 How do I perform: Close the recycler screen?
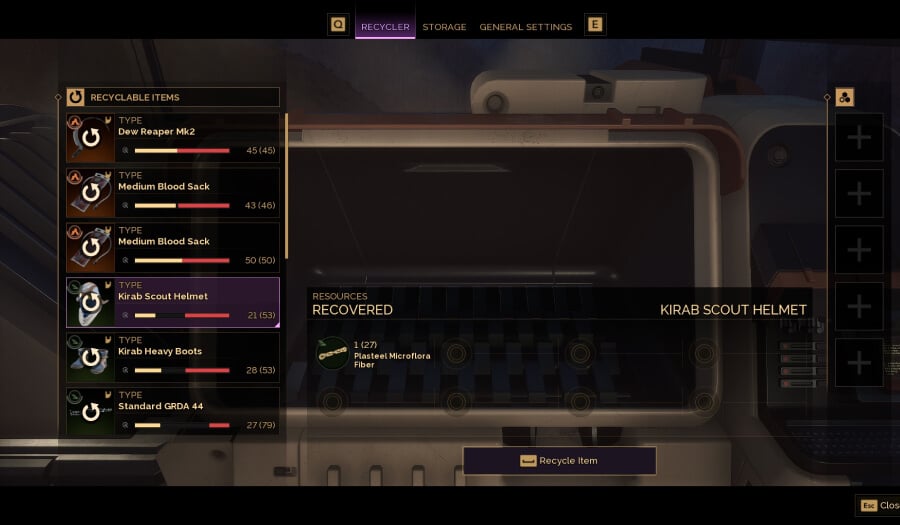pos(877,506)
